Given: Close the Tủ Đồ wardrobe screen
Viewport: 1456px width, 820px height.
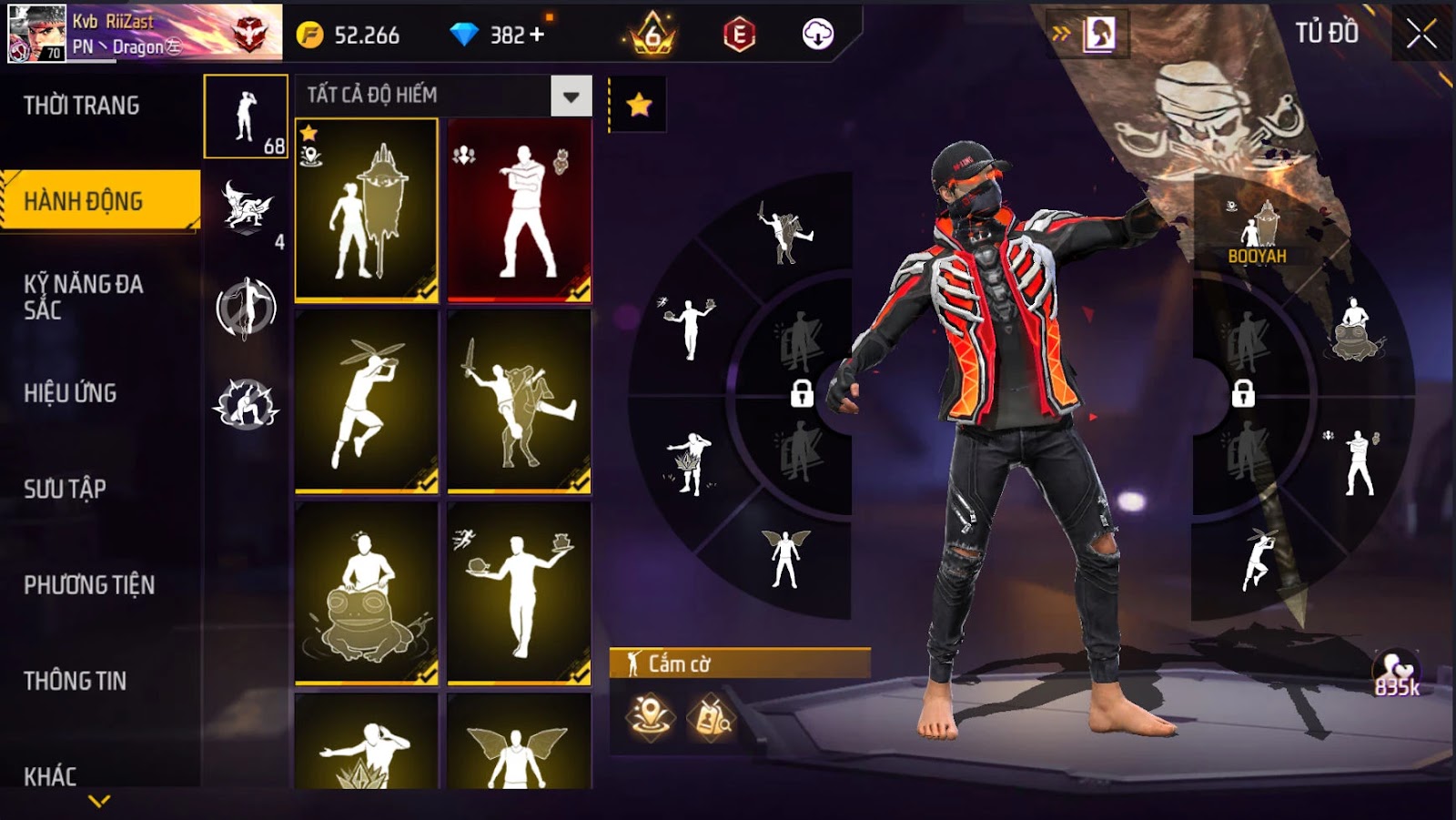Looking at the screenshot, I should click(x=1421, y=35).
